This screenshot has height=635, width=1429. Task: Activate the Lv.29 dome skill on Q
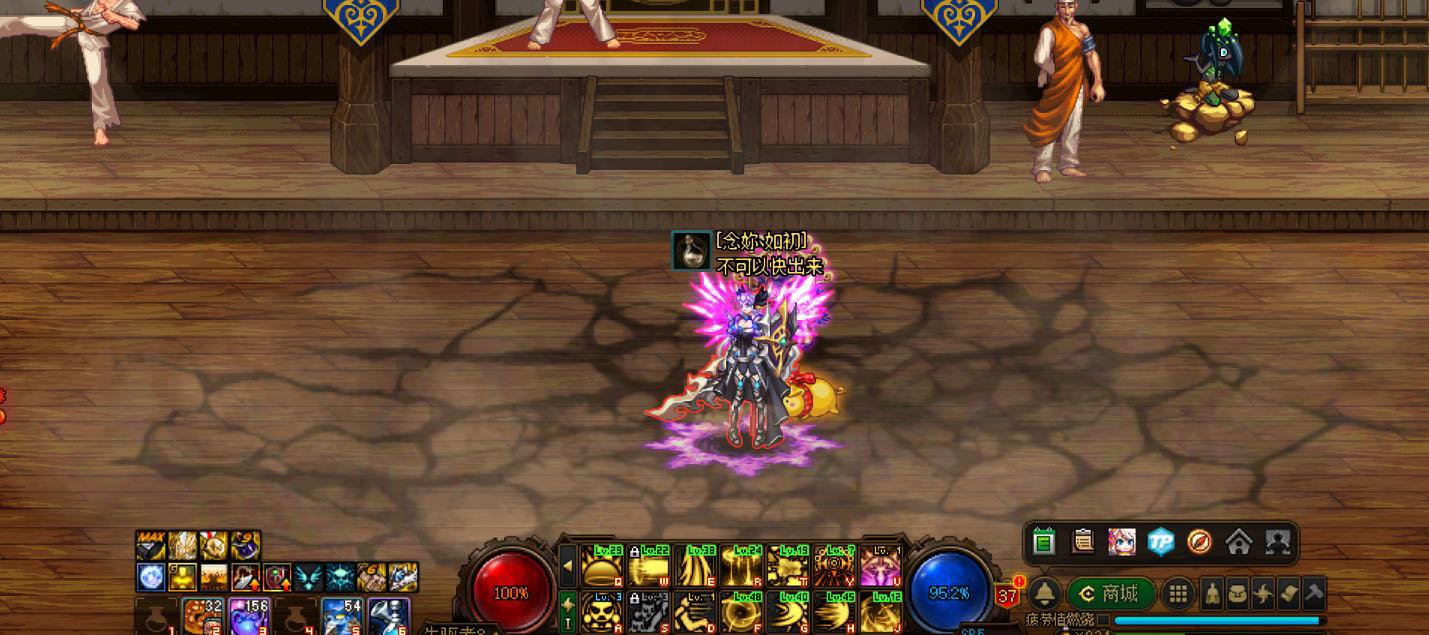(602, 565)
